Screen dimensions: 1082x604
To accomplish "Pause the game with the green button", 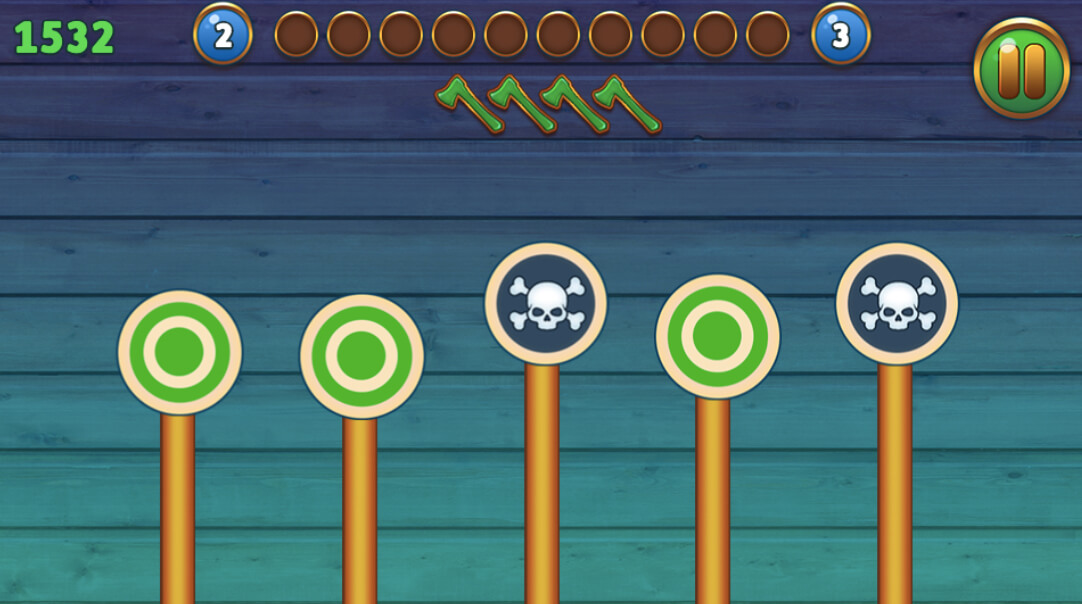I will coord(1021,68).
